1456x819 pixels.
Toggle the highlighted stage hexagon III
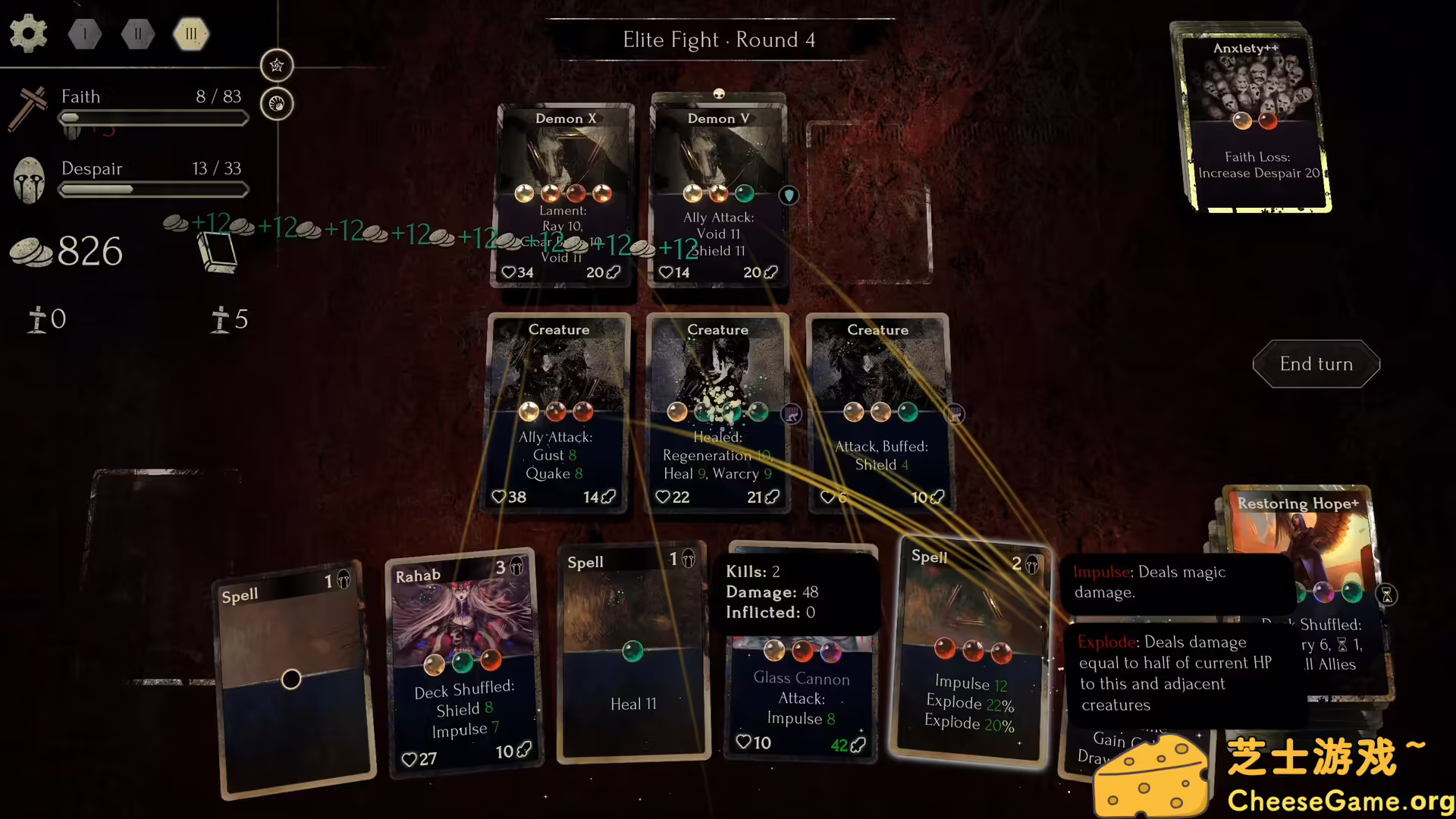coord(190,33)
